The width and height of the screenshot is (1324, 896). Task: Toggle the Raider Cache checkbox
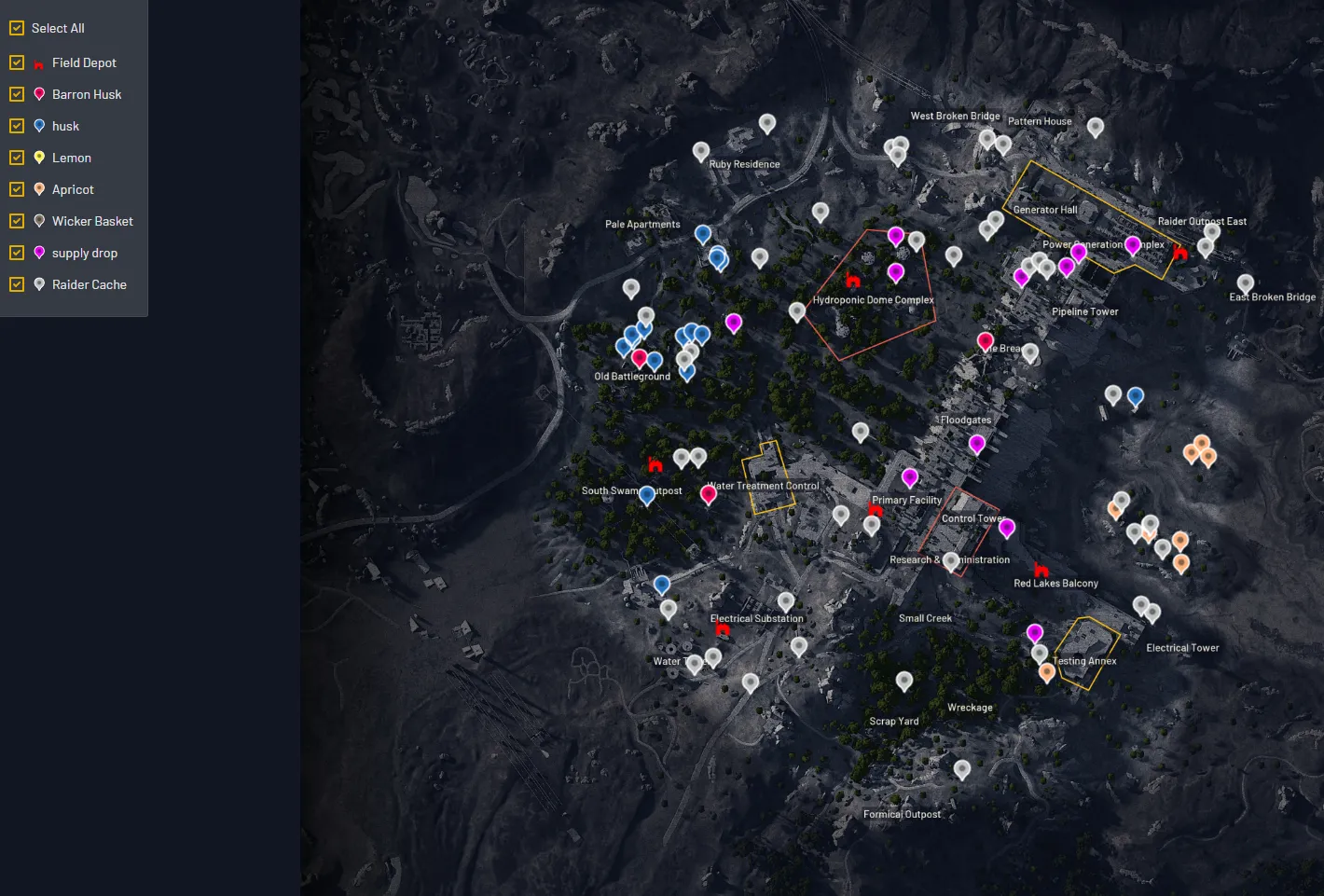point(16,284)
